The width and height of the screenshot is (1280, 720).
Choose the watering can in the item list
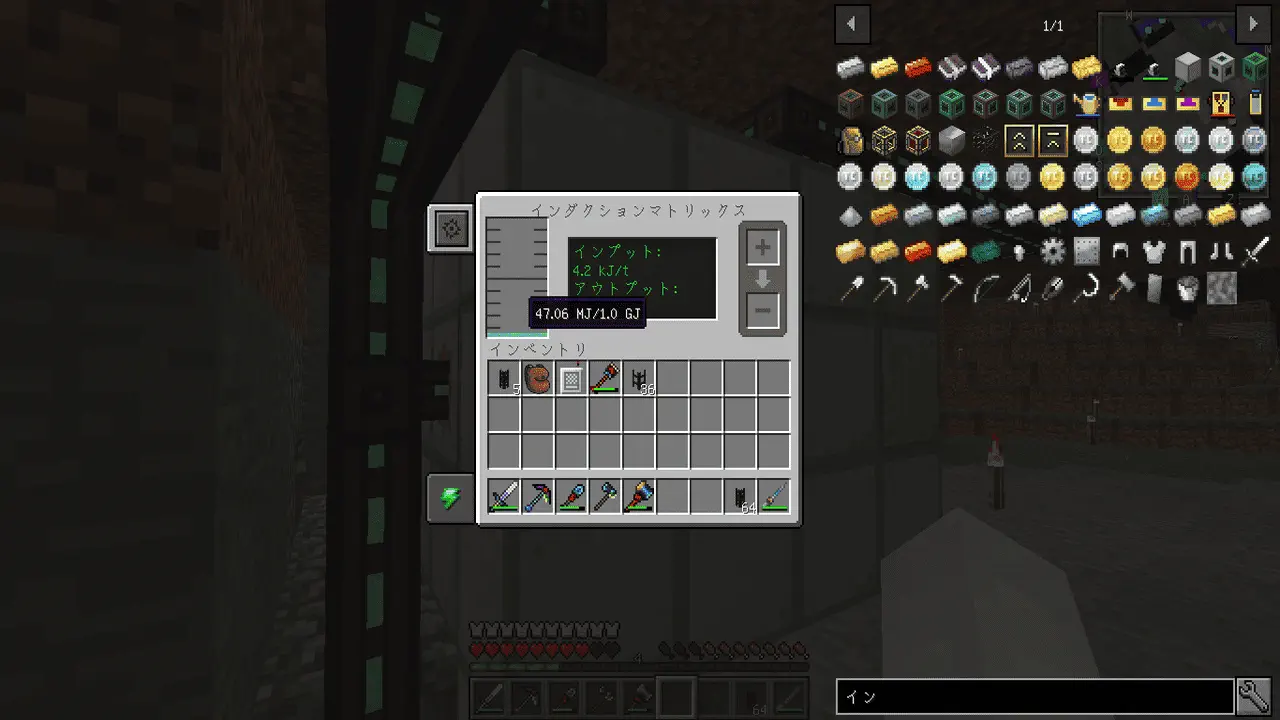(x=1086, y=103)
